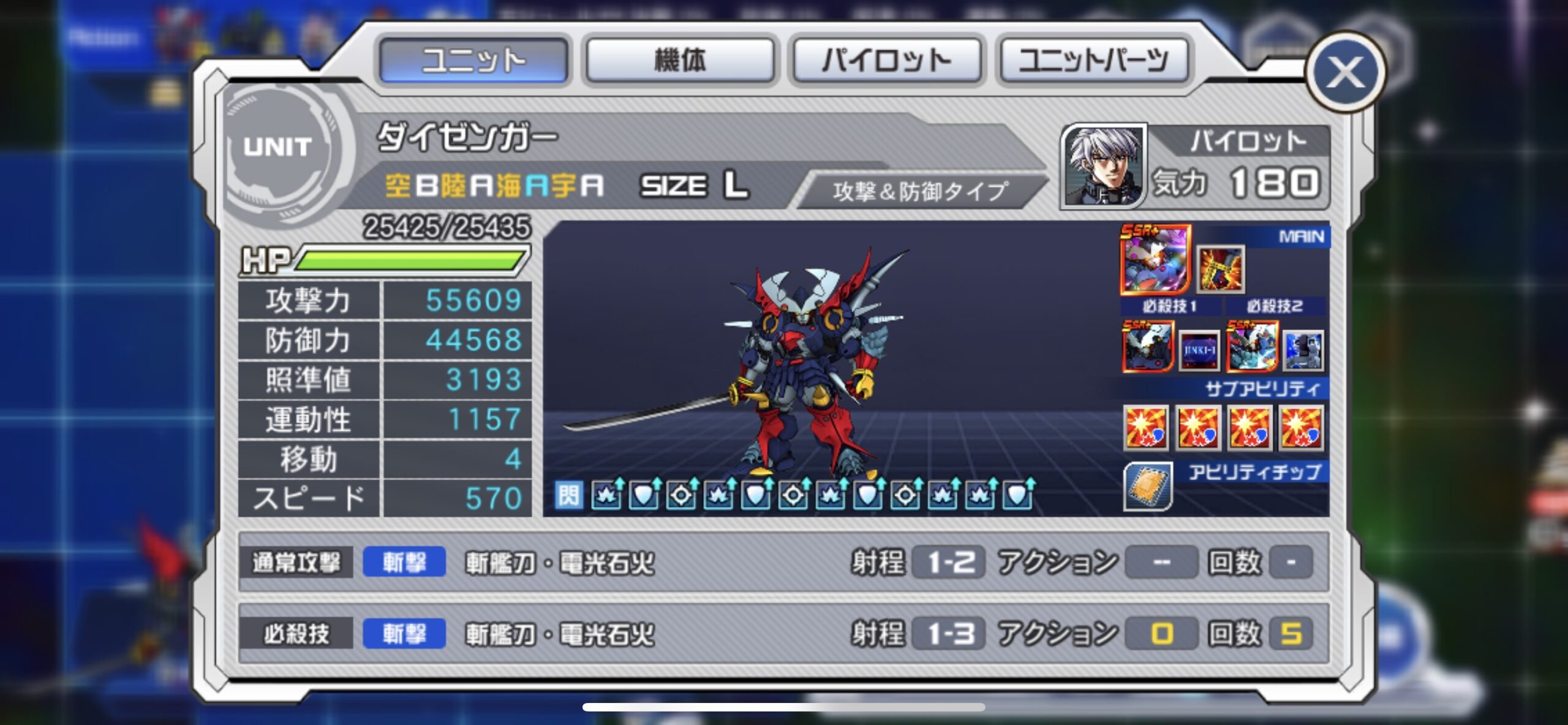This screenshot has width=1568, height=725.
Task: Choose the 必殺技1 SSR+ part icon
Action: coord(1147,347)
